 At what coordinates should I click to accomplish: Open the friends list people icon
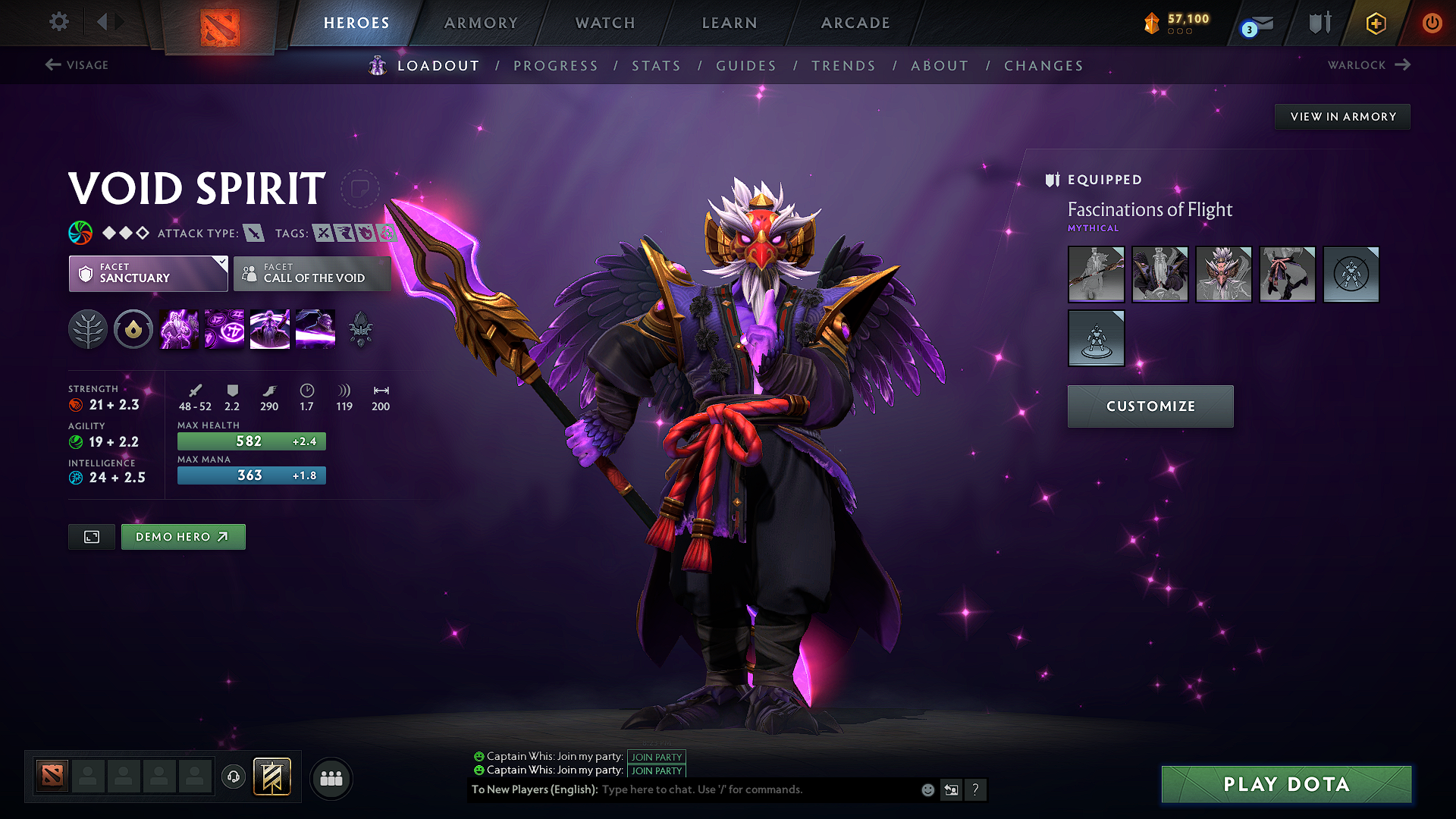pos(331,777)
